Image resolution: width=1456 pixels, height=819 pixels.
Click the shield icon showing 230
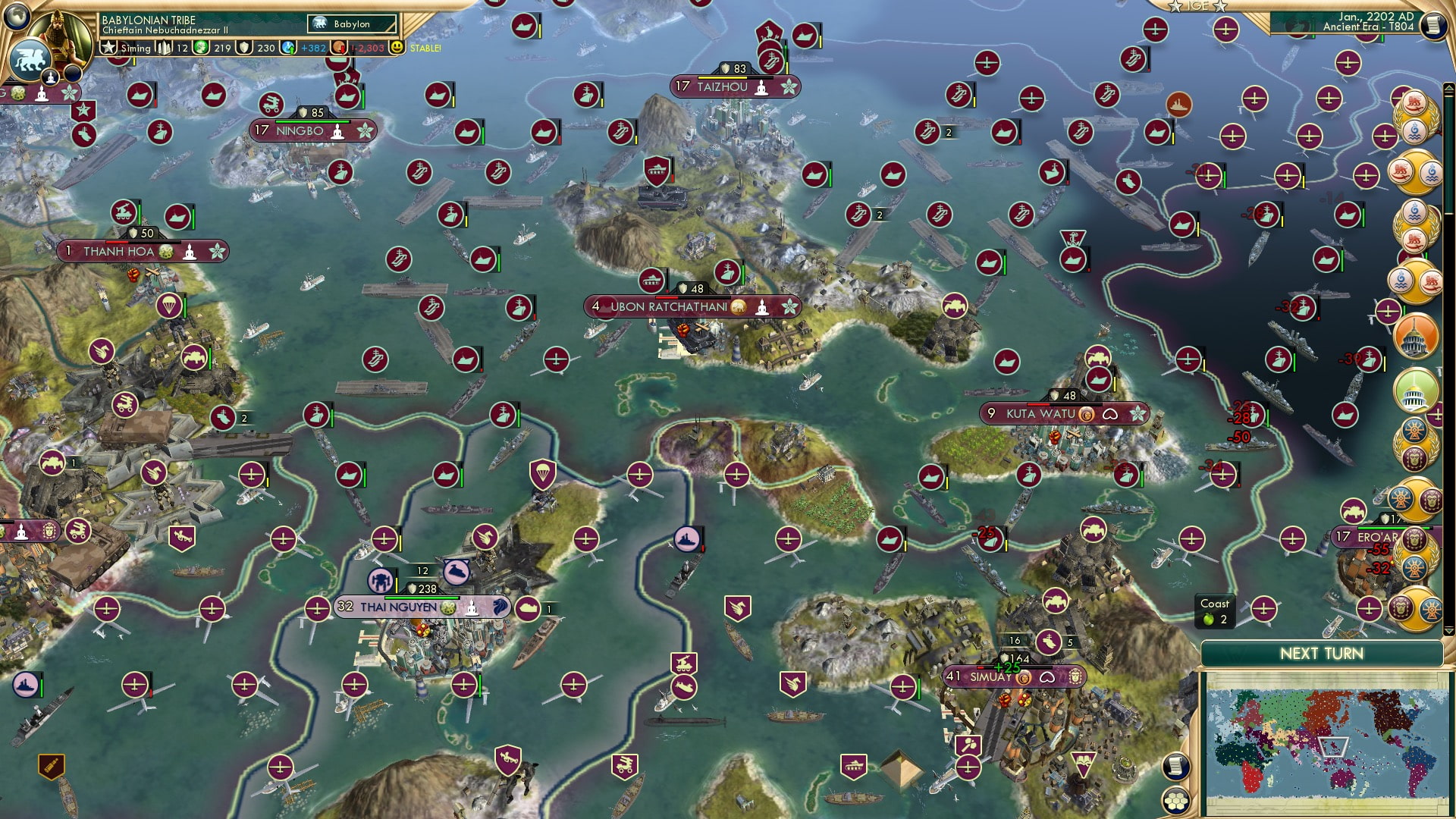[243, 49]
